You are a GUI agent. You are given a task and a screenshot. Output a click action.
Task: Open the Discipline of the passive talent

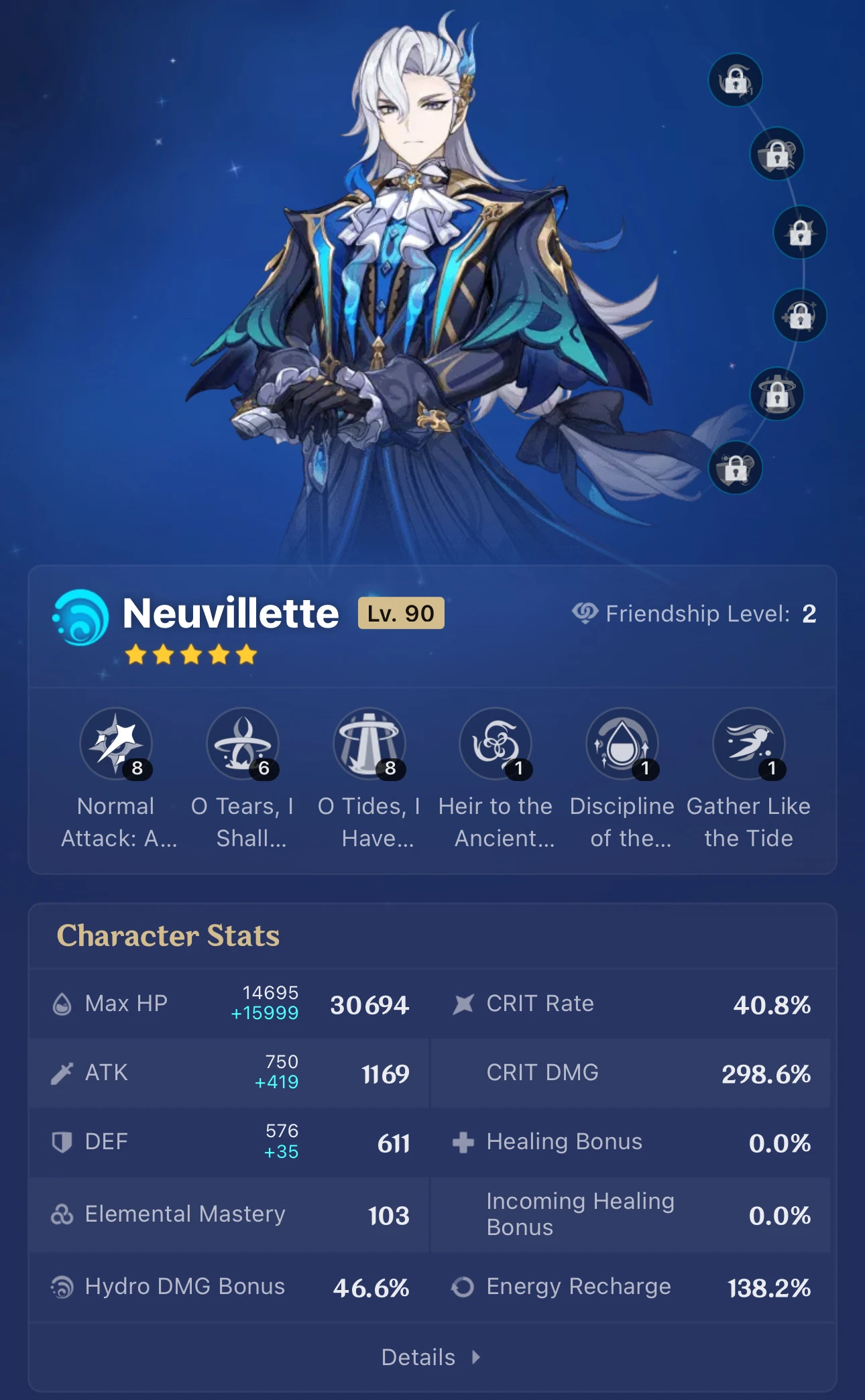(622, 744)
